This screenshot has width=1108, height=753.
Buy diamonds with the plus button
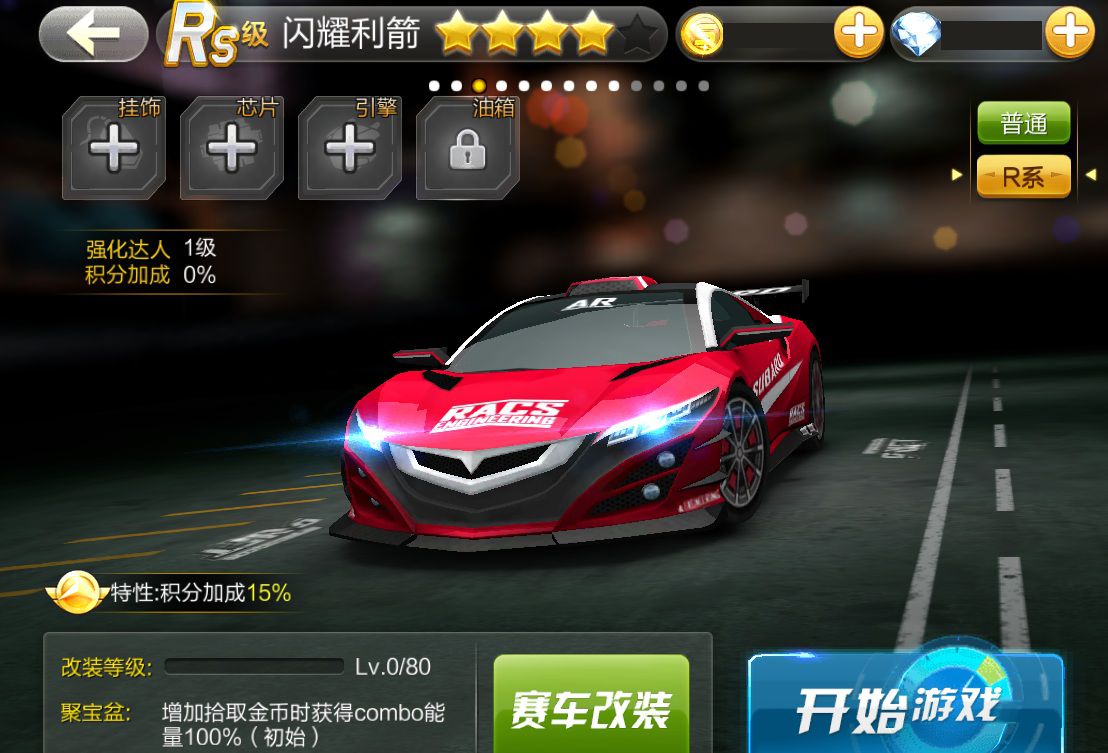(1069, 35)
